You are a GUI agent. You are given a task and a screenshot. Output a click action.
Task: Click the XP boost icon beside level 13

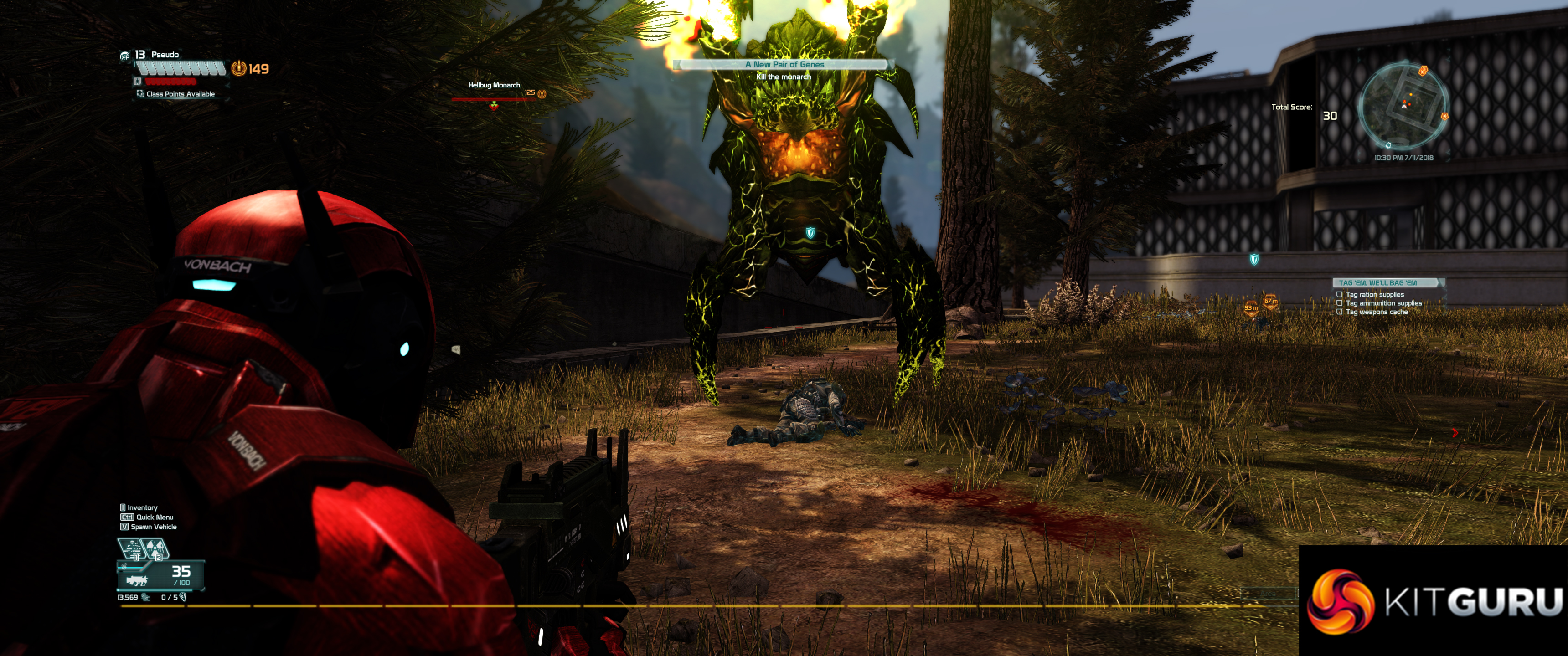point(125,56)
